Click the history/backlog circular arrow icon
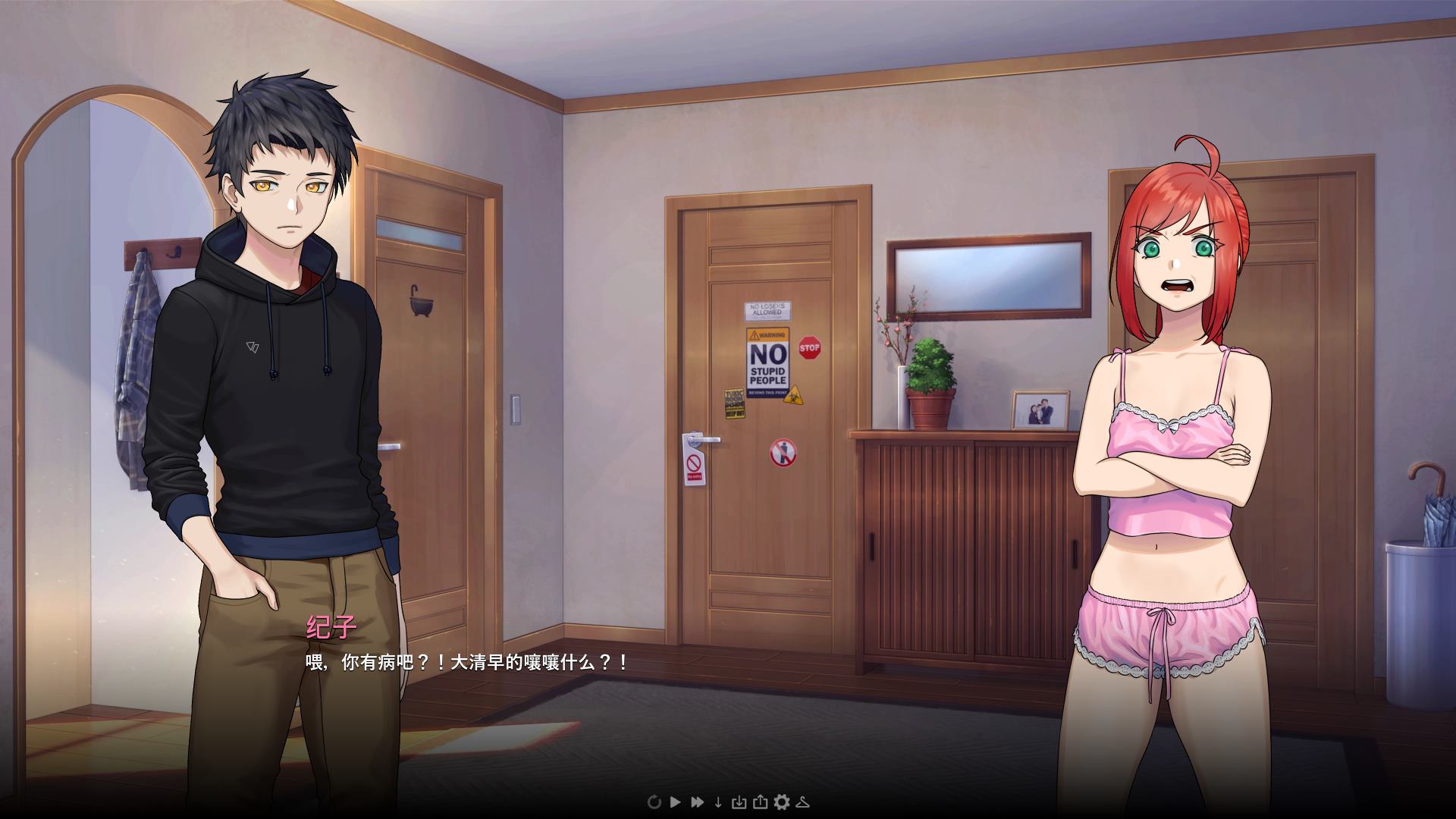This screenshot has height=819, width=1456. pyautogui.click(x=654, y=802)
